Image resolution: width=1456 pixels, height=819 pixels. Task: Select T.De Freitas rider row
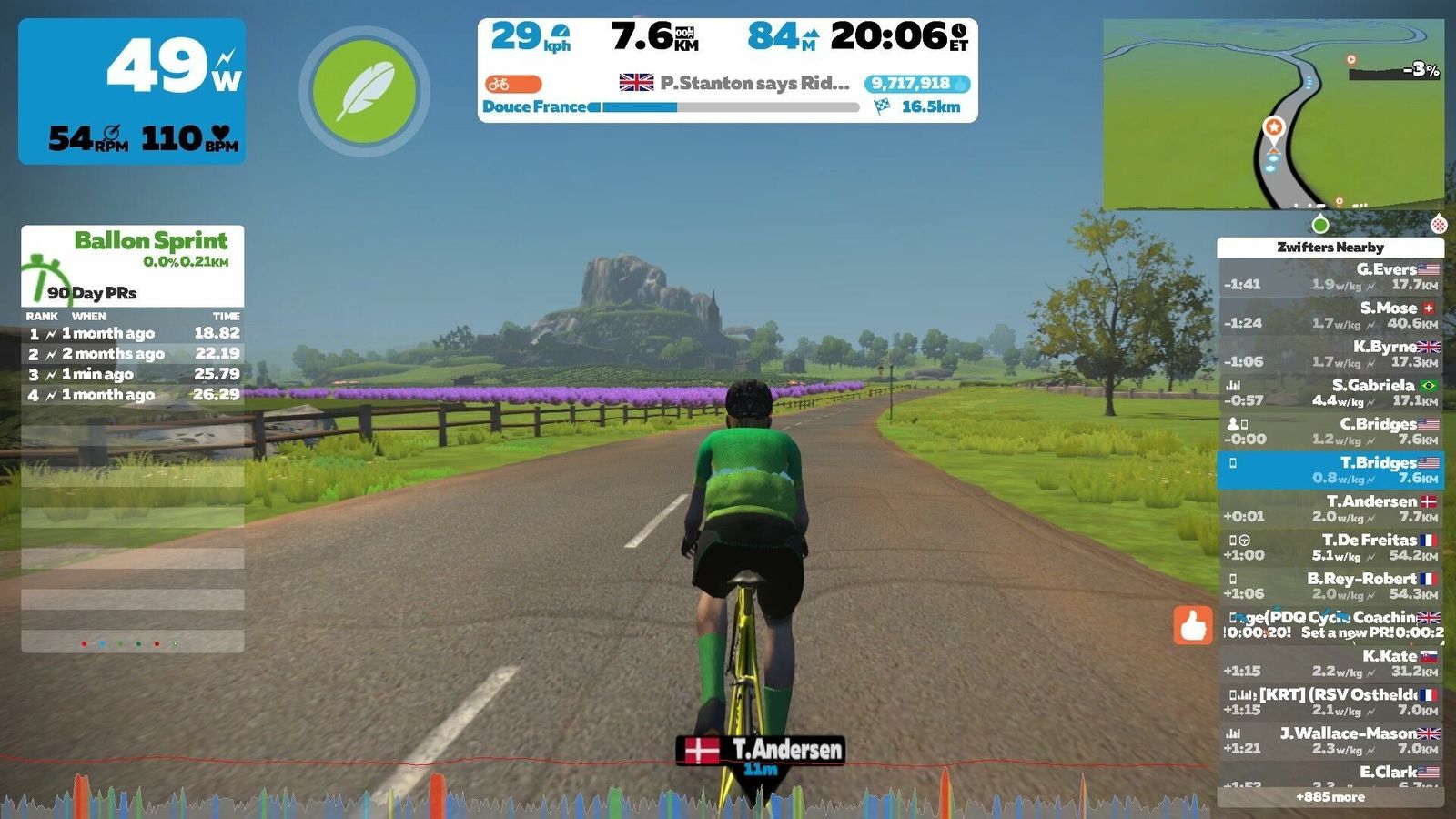[x=1330, y=547]
